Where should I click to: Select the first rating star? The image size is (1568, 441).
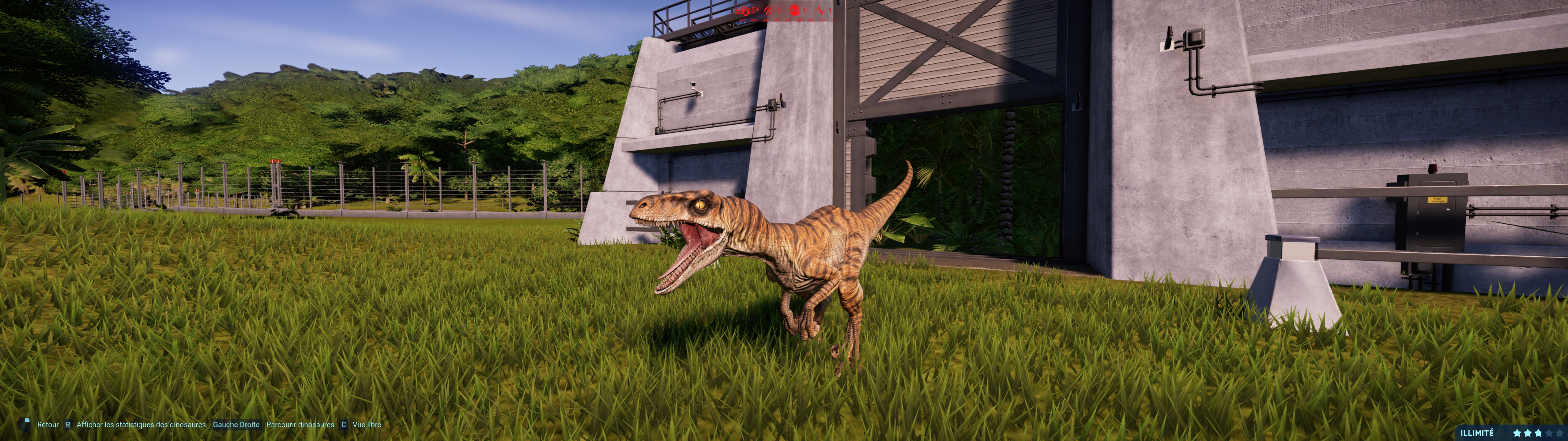1517,433
